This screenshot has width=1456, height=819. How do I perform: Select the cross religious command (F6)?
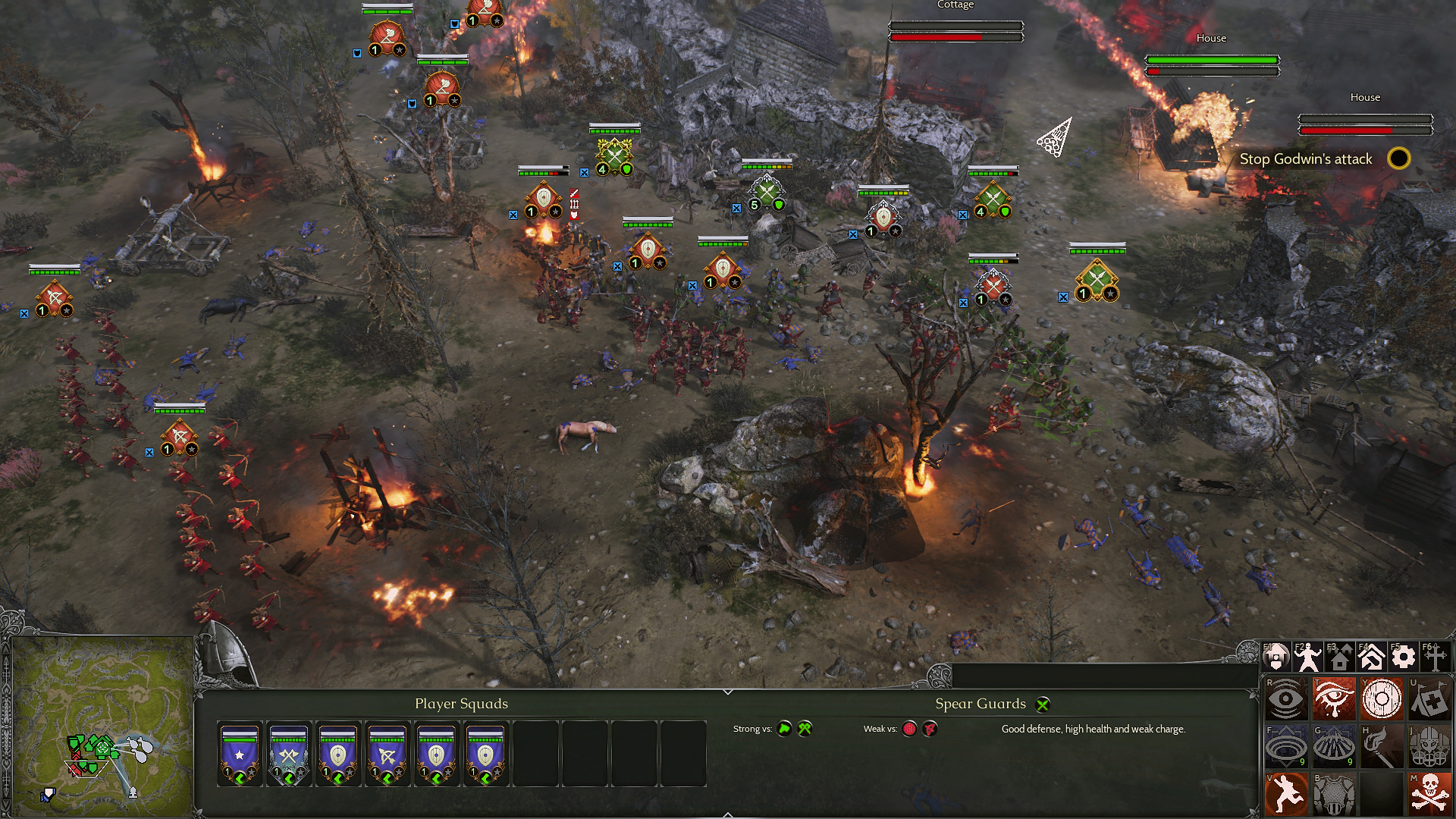pyautogui.click(x=1436, y=655)
